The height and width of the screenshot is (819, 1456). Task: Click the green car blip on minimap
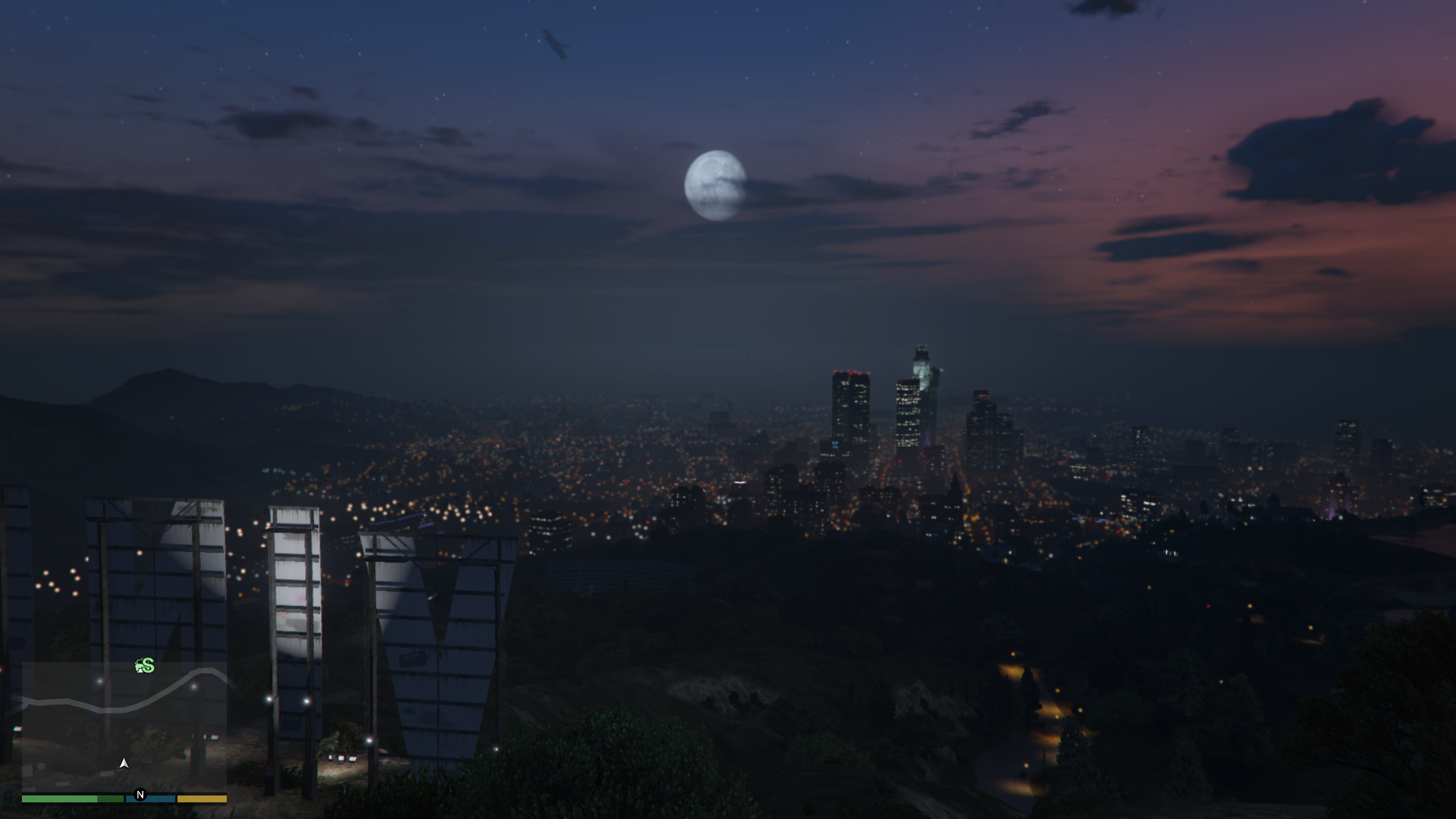[139, 667]
